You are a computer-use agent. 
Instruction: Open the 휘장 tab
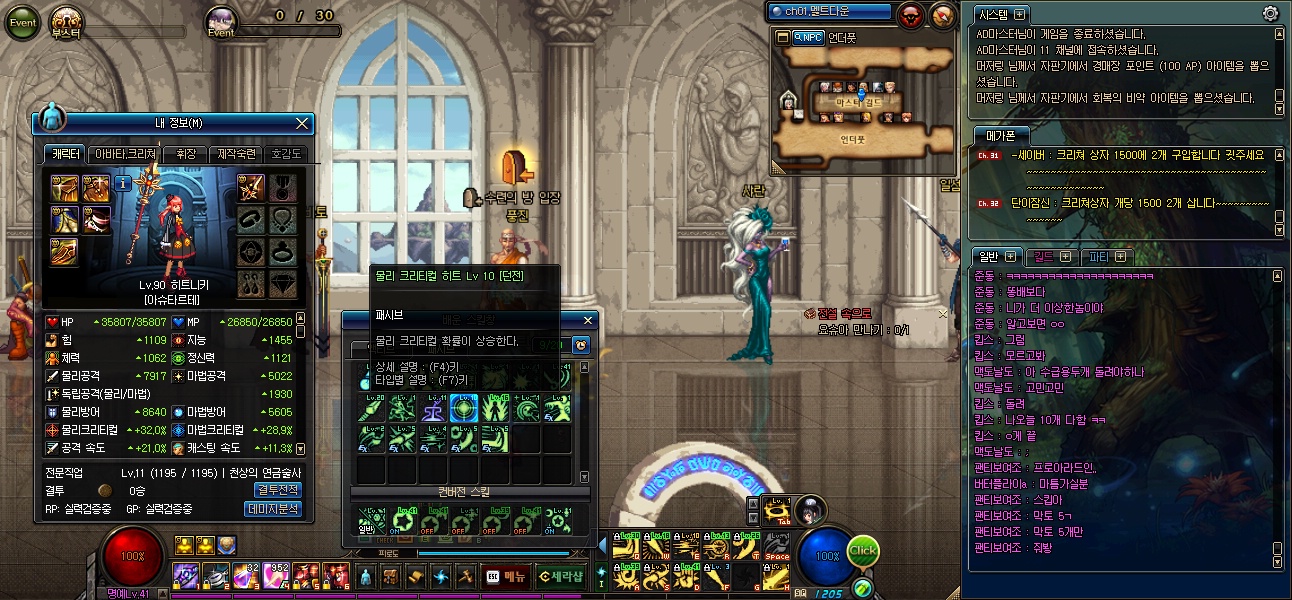click(185, 154)
